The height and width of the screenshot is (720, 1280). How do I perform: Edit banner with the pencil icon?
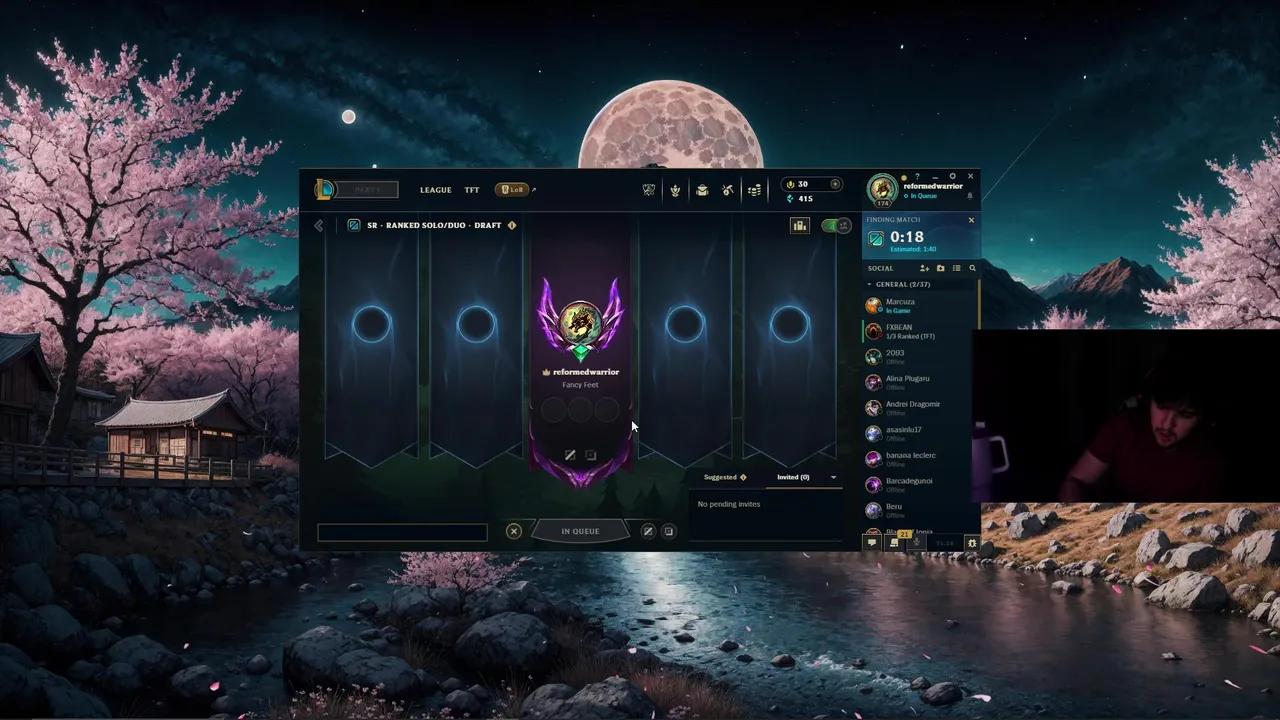click(570, 454)
